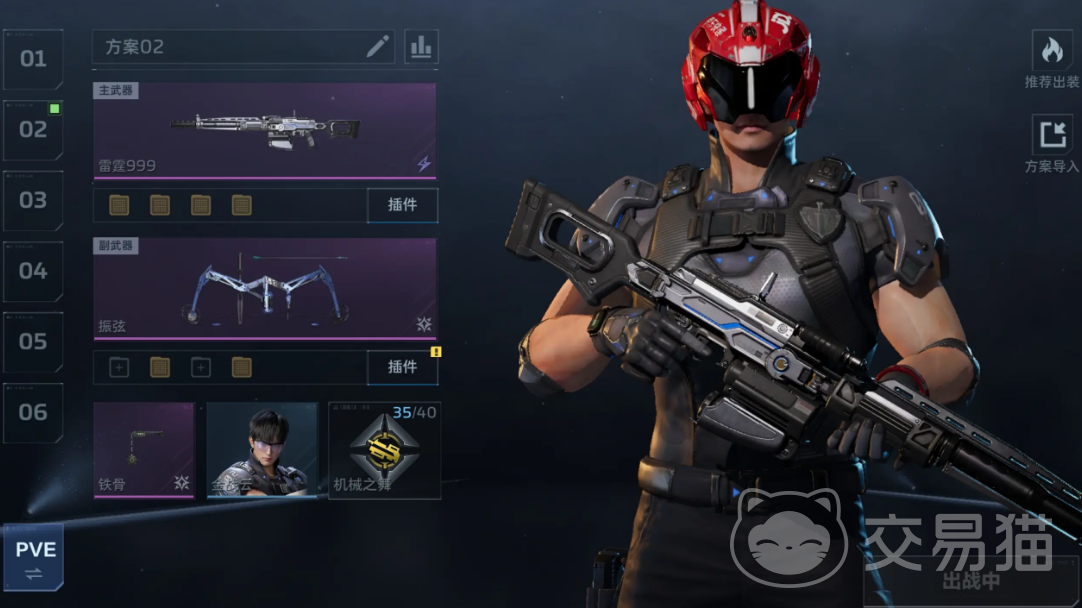This screenshot has width=1082, height=608.
Task: Open 推荐出装 recommended loadouts
Action: 1052,60
